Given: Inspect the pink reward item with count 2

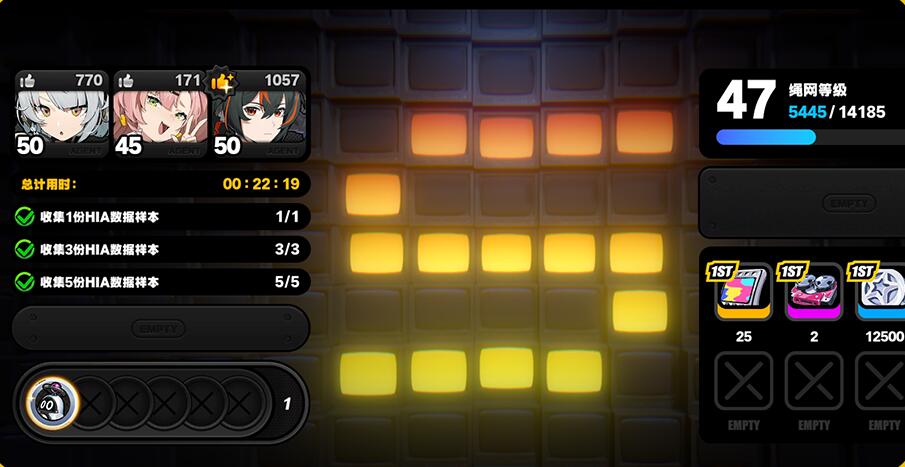Looking at the screenshot, I should click(x=814, y=292).
